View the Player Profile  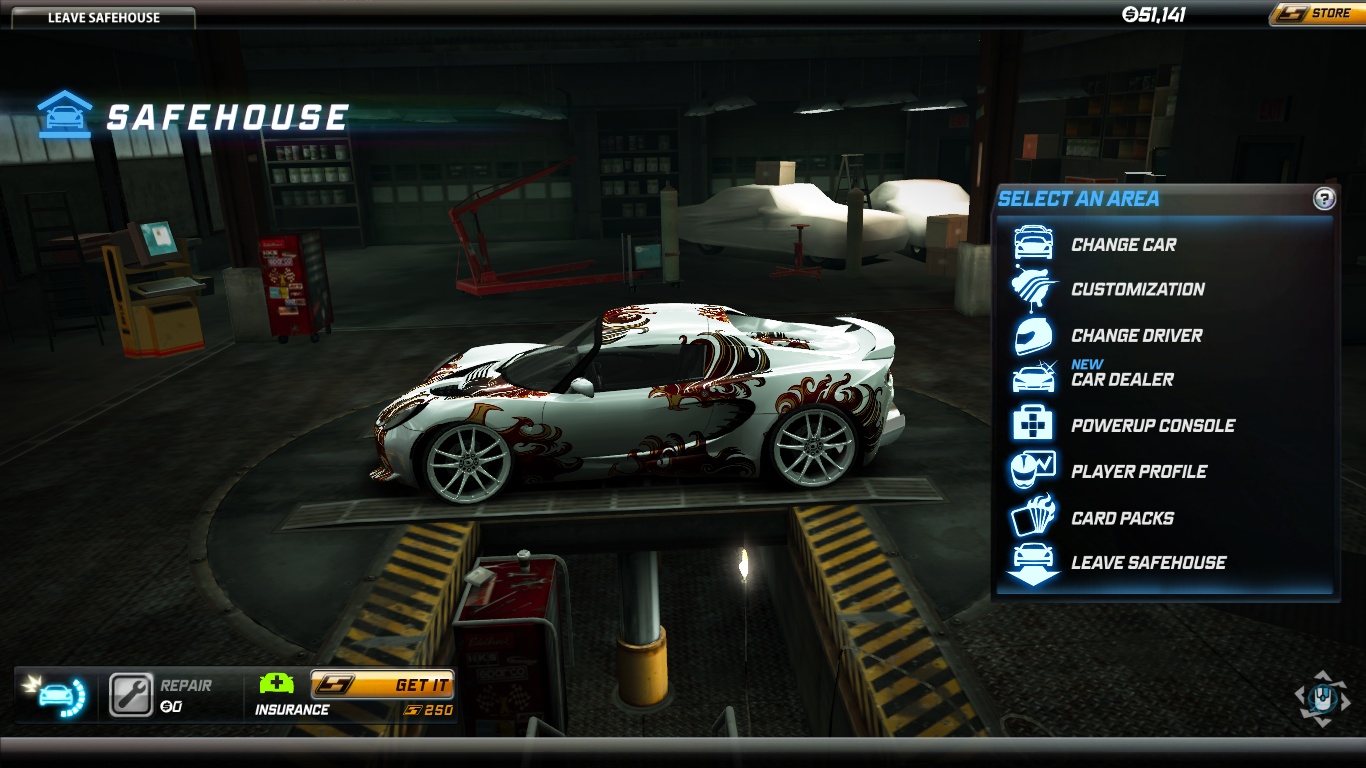pos(1138,471)
